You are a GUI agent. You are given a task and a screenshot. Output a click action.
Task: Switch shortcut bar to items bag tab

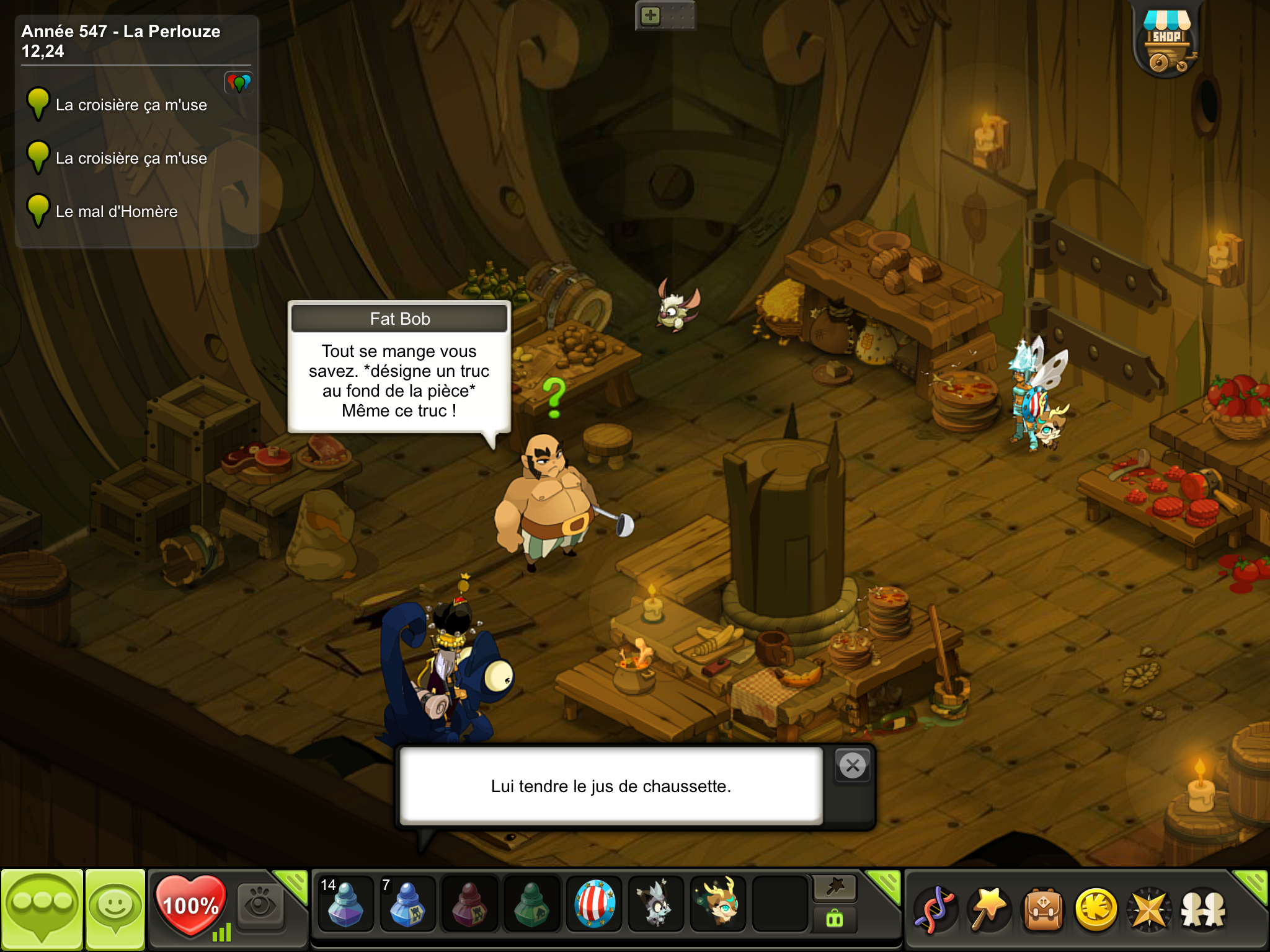834,919
